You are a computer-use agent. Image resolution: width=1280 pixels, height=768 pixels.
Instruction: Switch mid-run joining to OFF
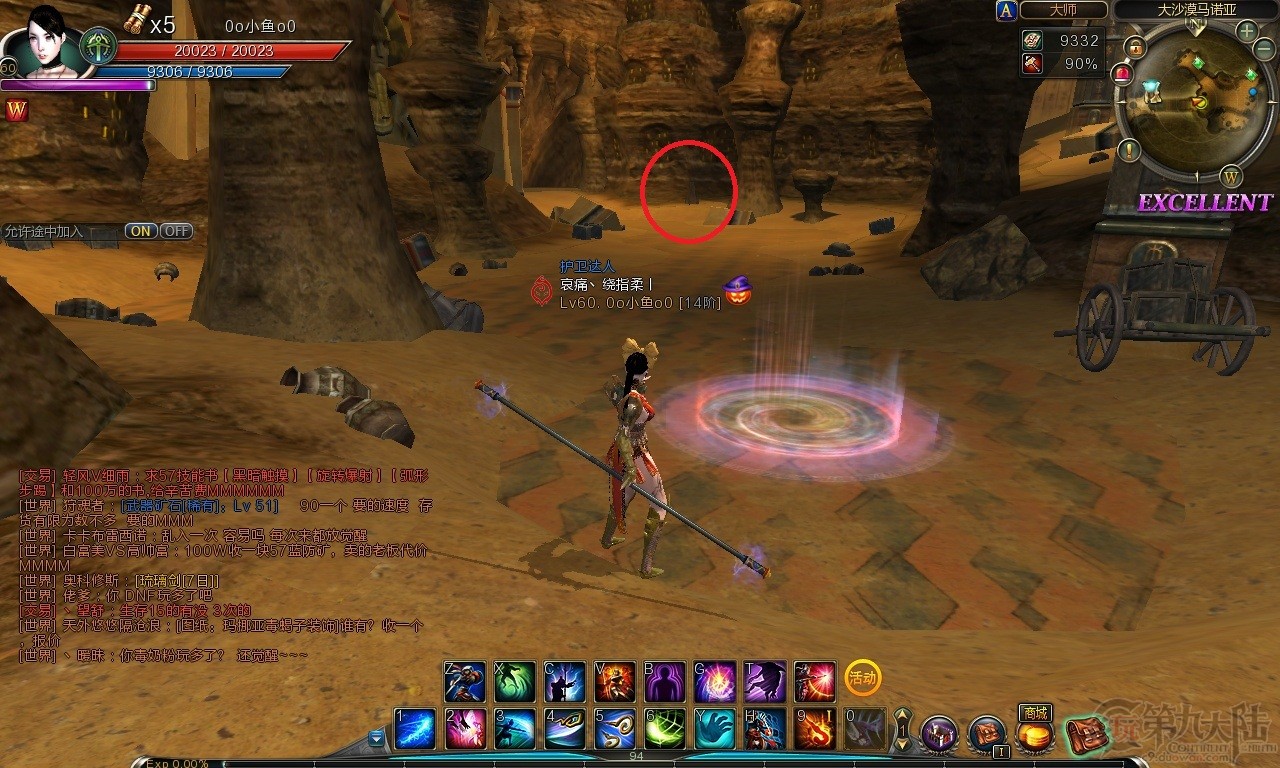(176, 231)
